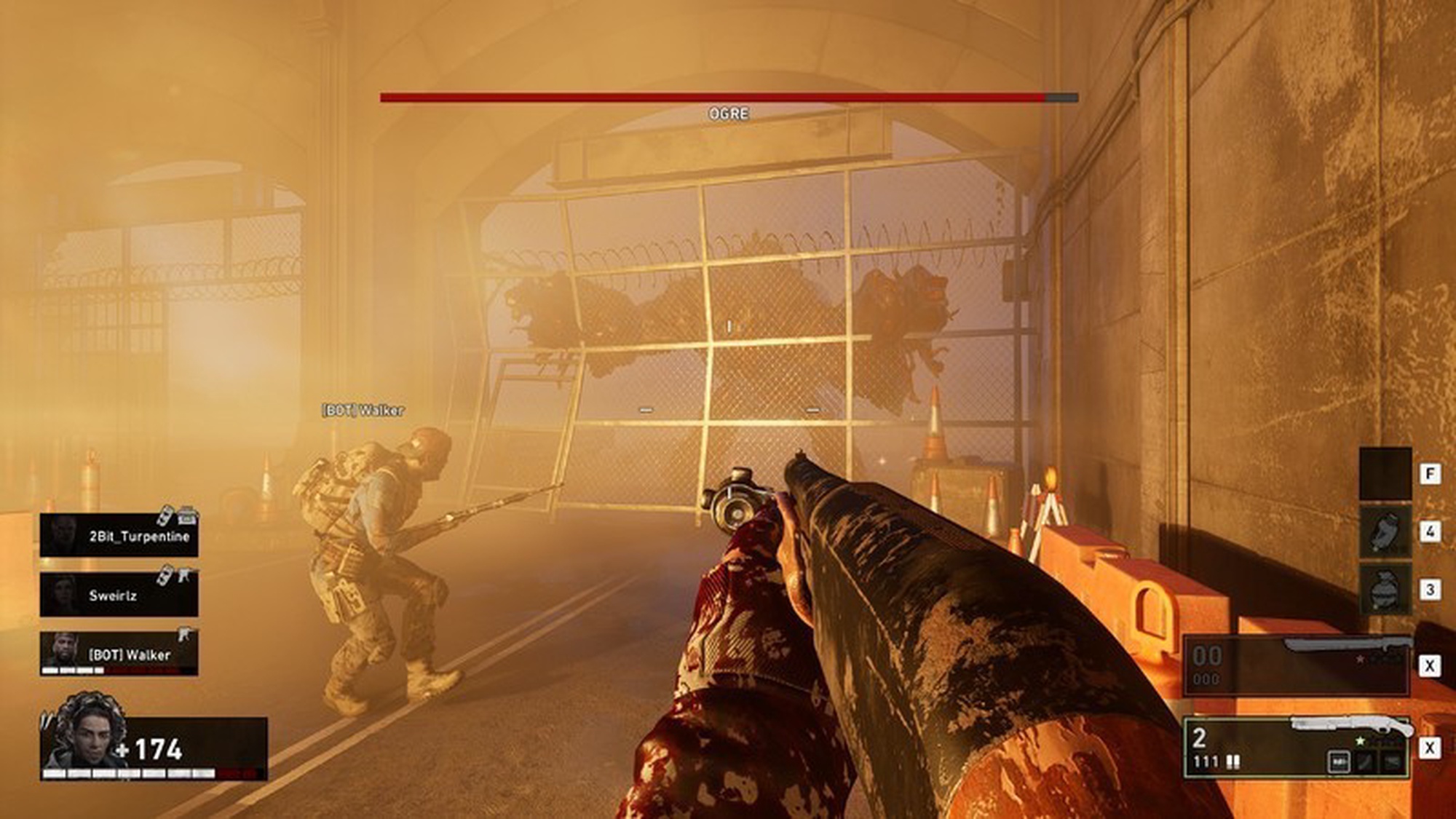This screenshot has width=1456, height=819.
Task: Select the Sweirlz teammate panel
Action: 119,594
